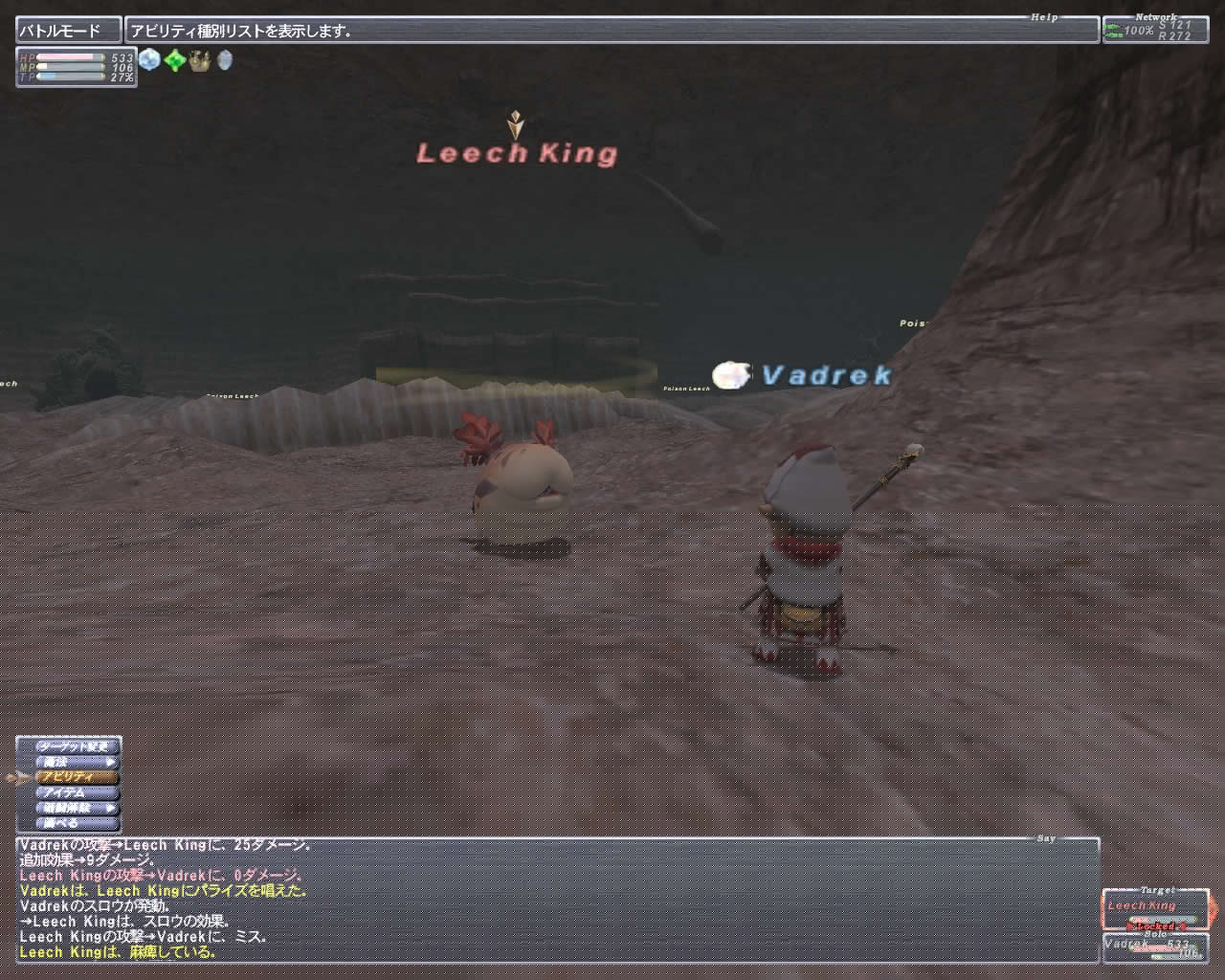Screen dimensions: 1225x980
Task: Select Vadrek in the Solo party box
Action: [1154, 947]
